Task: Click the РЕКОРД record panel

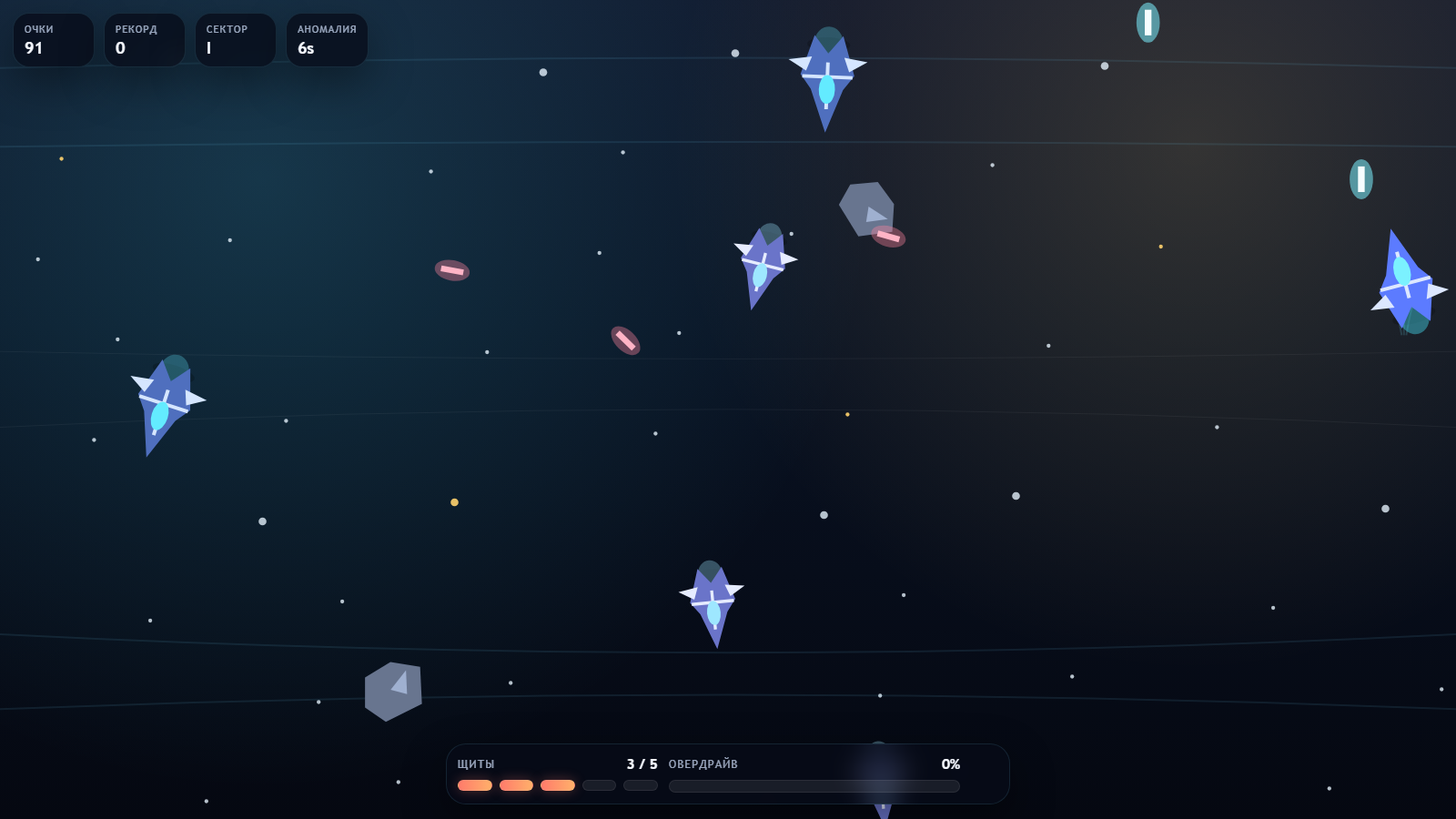Action: [x=144, y=39]
